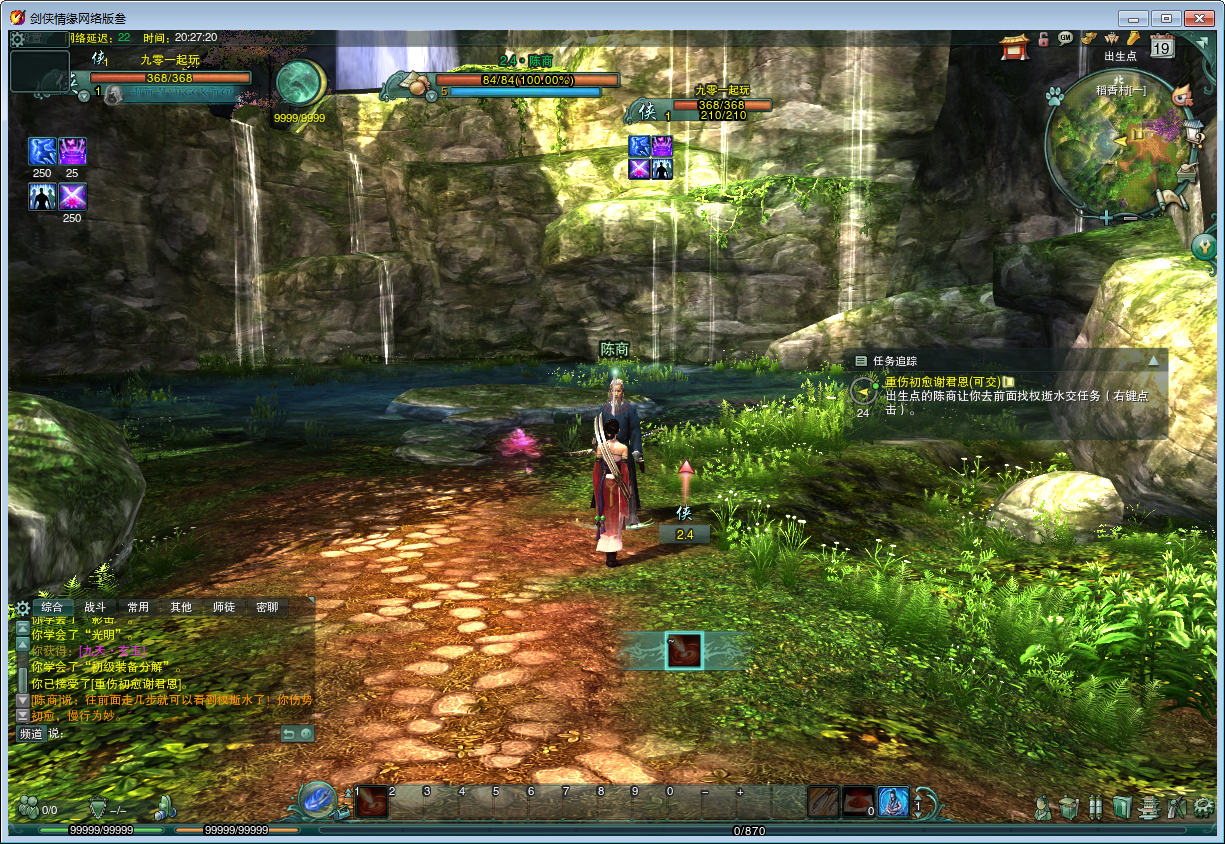1225x844 pixels.
Task: Switch to the 战斗 chat tab
Action: pyautogui.click(x=95, y=607)
